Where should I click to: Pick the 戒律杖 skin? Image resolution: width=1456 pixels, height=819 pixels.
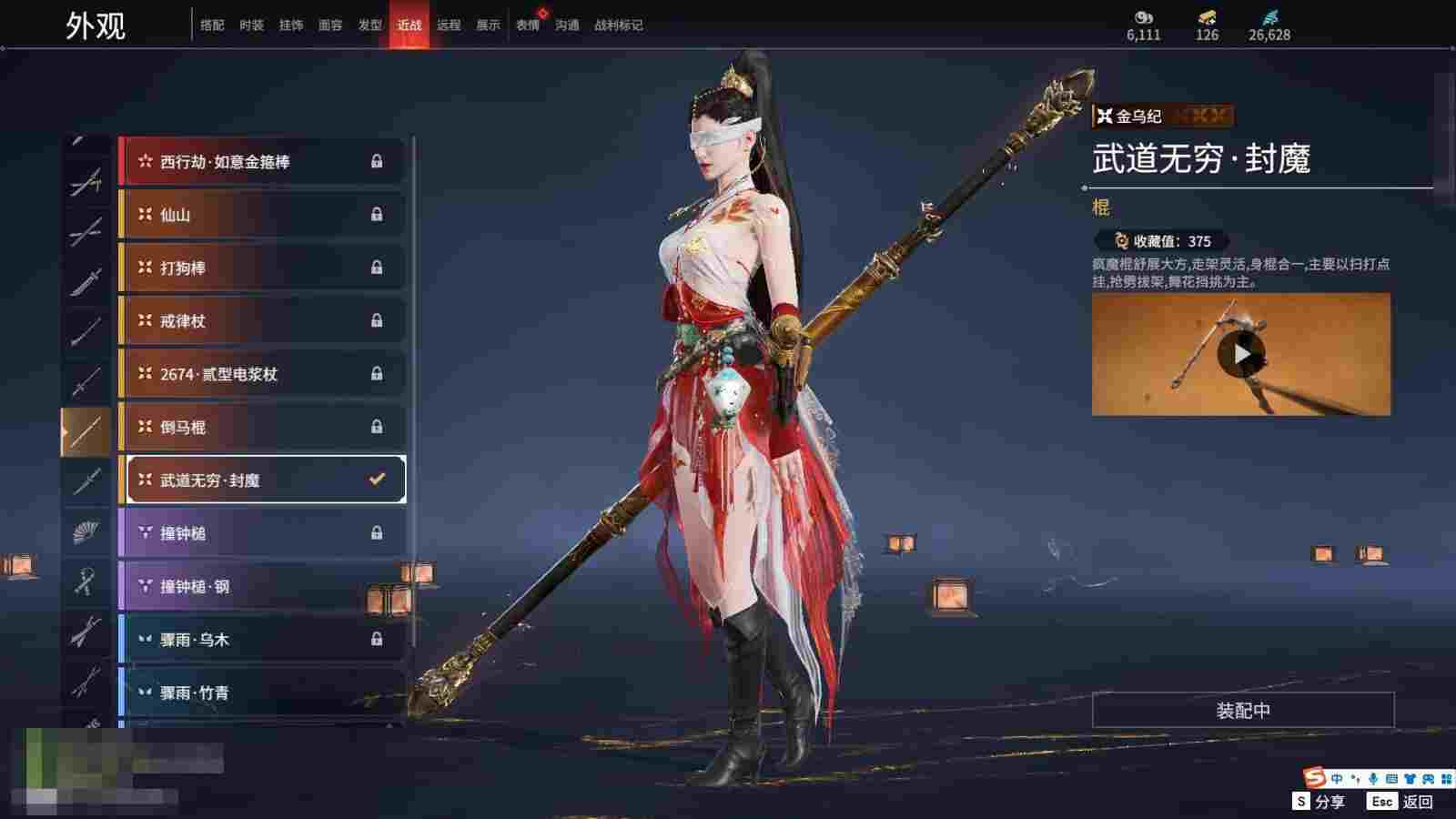pyautogui.click(x=262, y=321)
